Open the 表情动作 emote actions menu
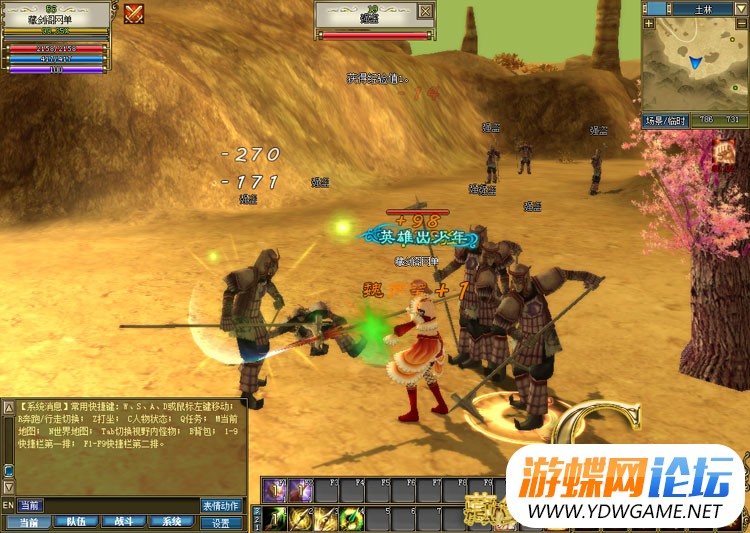Viewport: 750px width, 533px height. click(x=222, y=505)
